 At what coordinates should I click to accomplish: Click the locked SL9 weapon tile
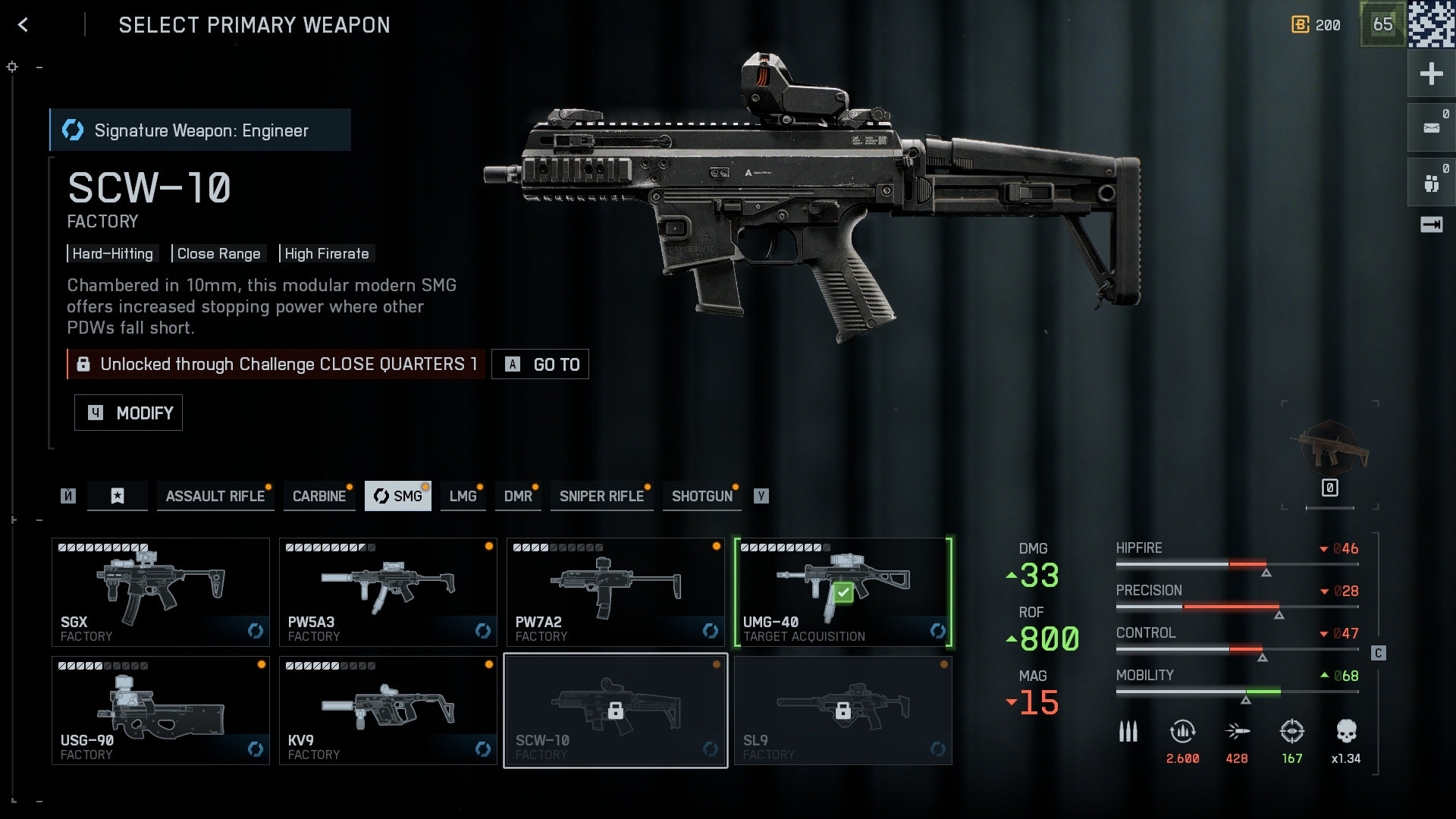coord(843,711)
